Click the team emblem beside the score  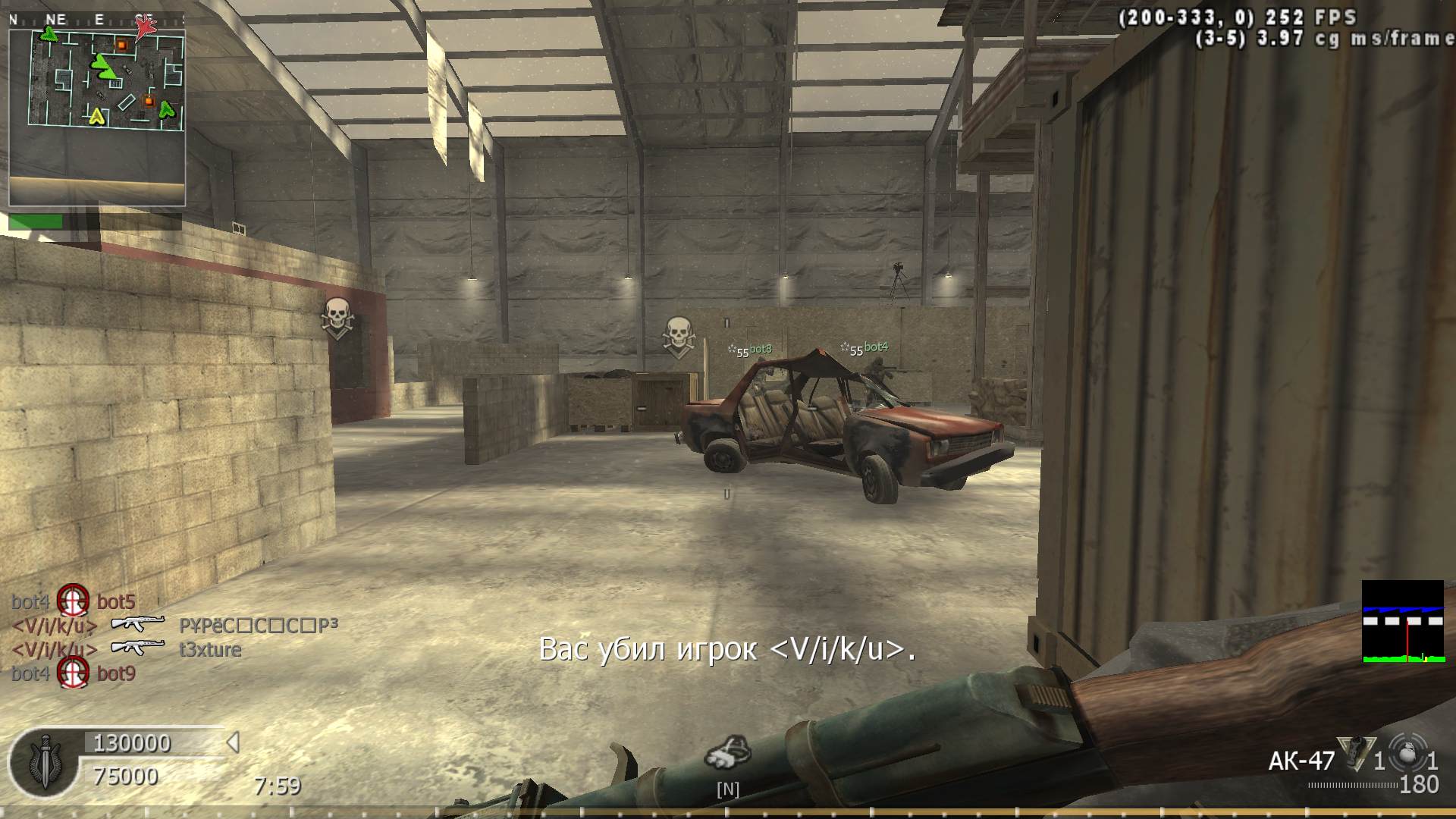pos(44,761)
